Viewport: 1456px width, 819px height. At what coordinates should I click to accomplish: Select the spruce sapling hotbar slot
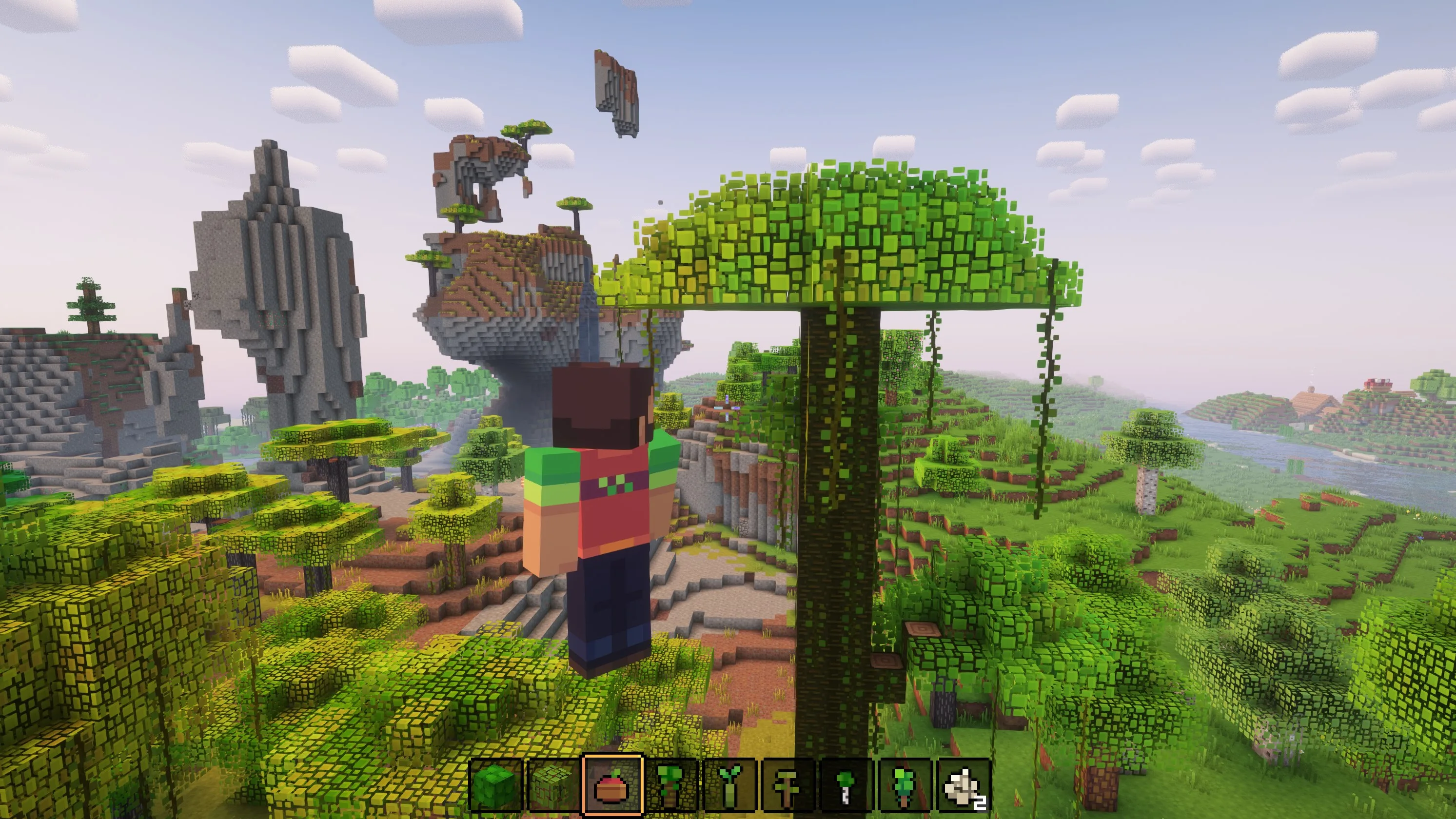pos(906,786)
